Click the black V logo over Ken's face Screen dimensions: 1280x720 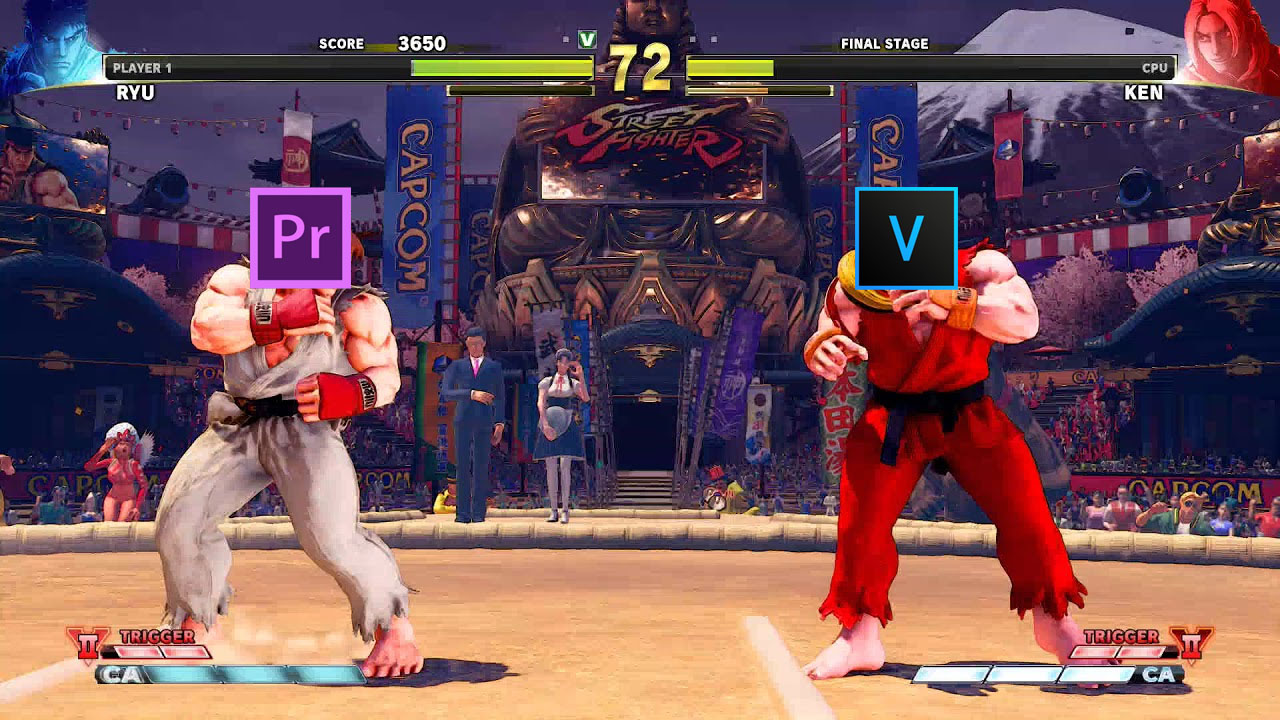coord(906,237)
